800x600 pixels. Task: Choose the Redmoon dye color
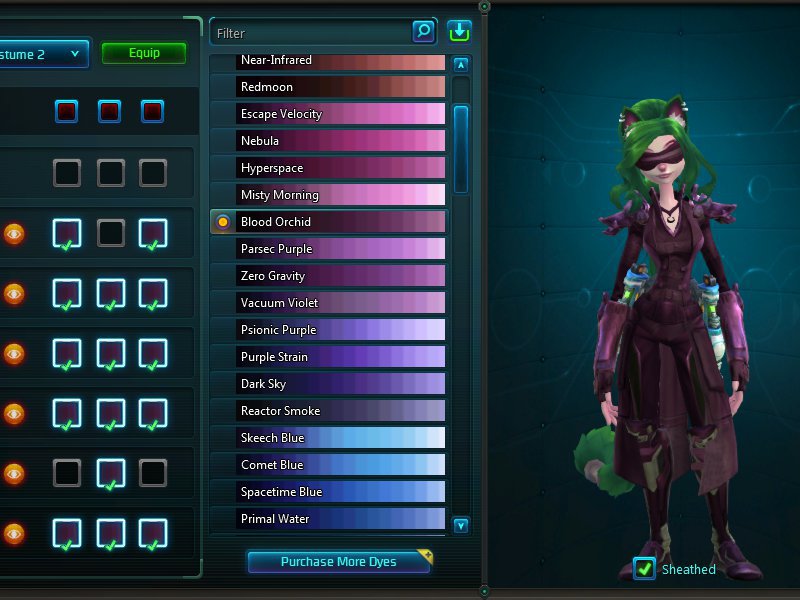click(x=340, y=87)
